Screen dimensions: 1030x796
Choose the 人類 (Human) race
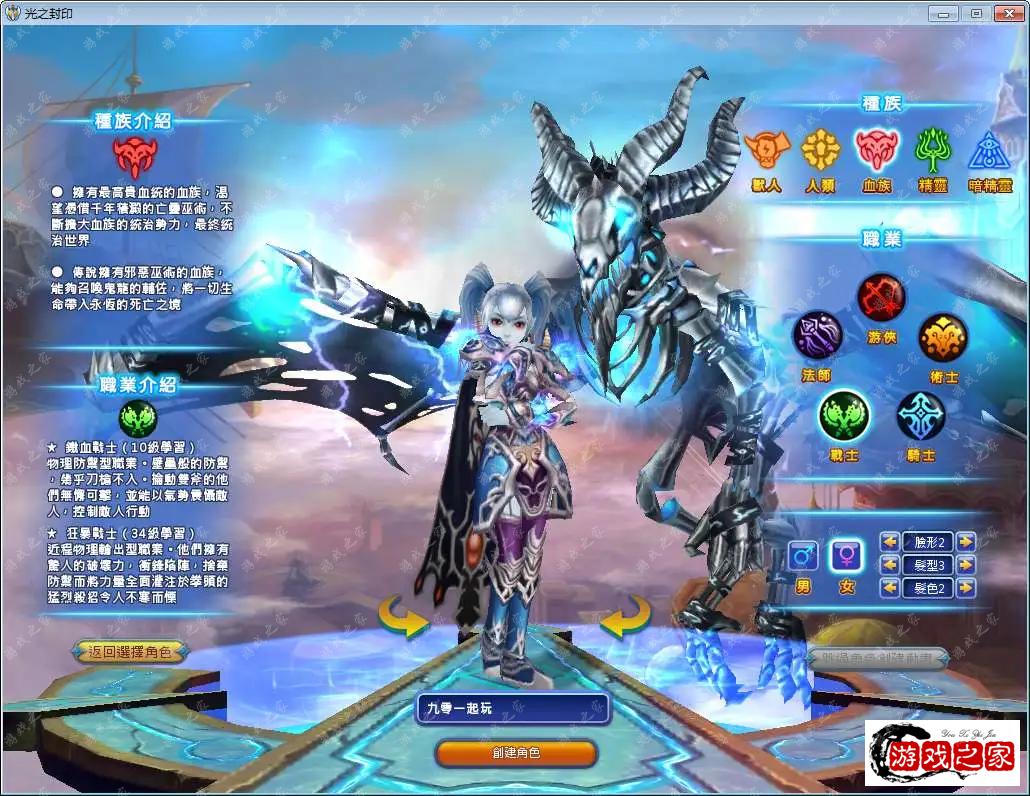pyautogui.click(x=820, y=150)
